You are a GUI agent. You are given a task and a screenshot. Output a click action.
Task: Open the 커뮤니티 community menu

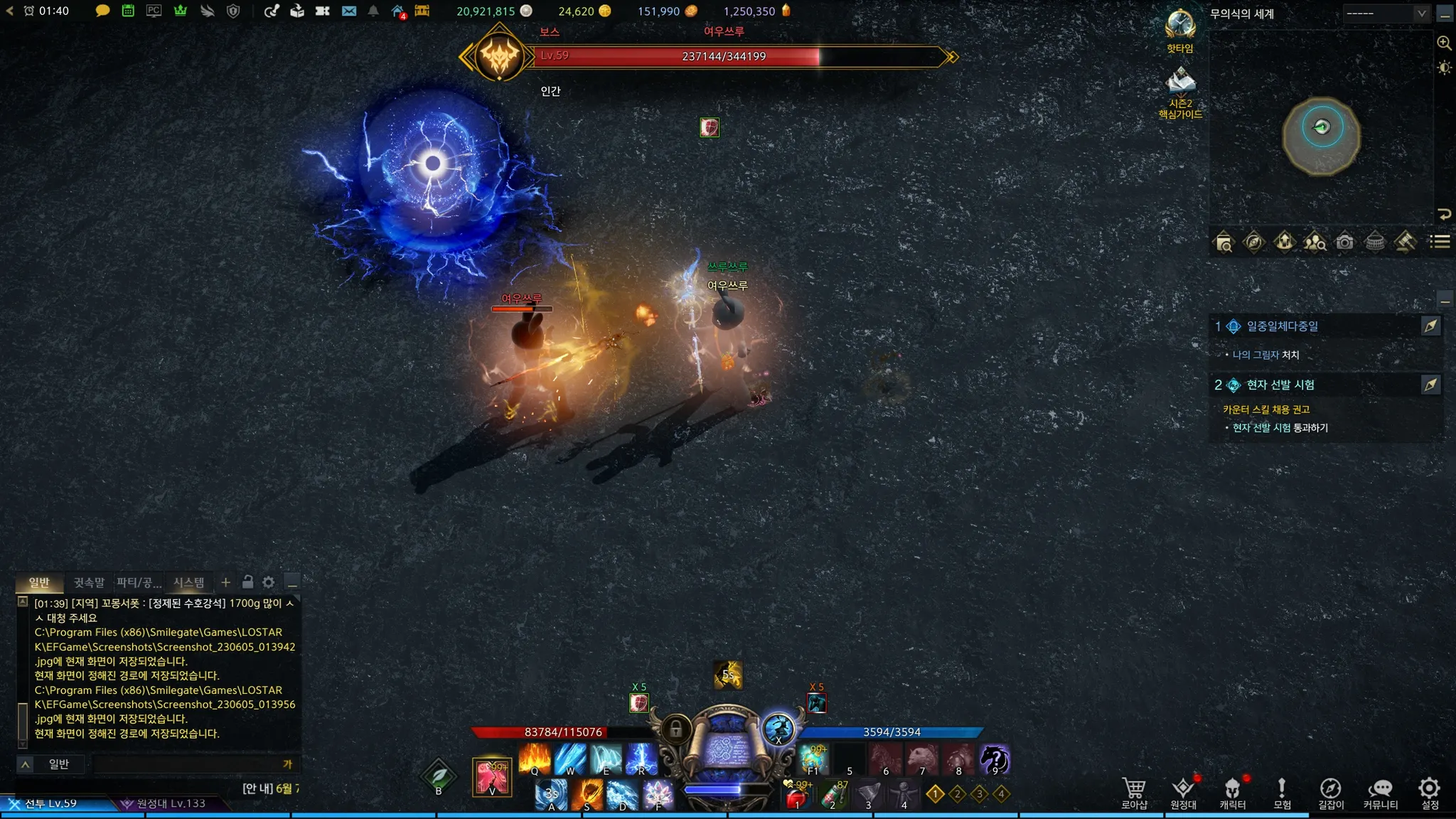pyautogui.click(x=1380, y=793)
